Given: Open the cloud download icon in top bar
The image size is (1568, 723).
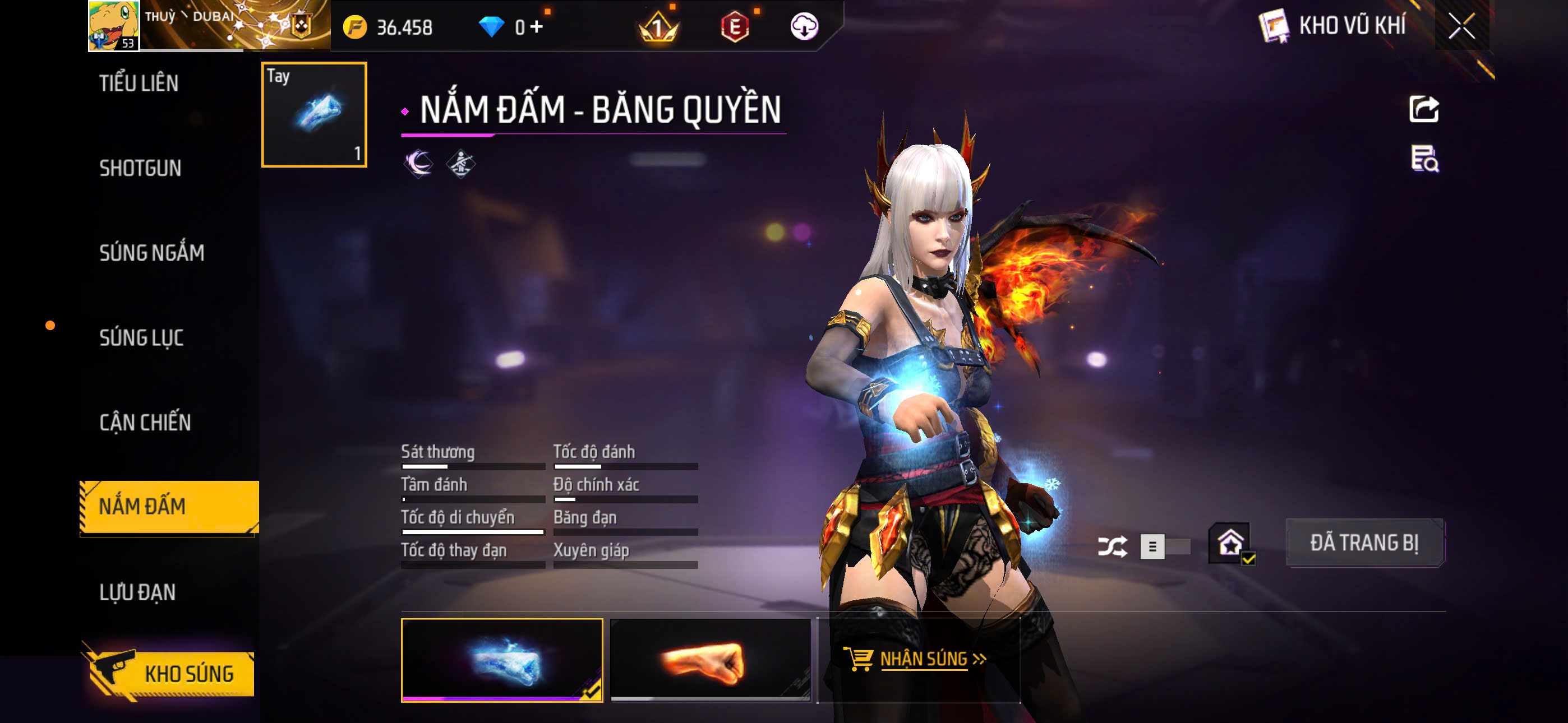Looking at the screenshot, I should [805, 27].
